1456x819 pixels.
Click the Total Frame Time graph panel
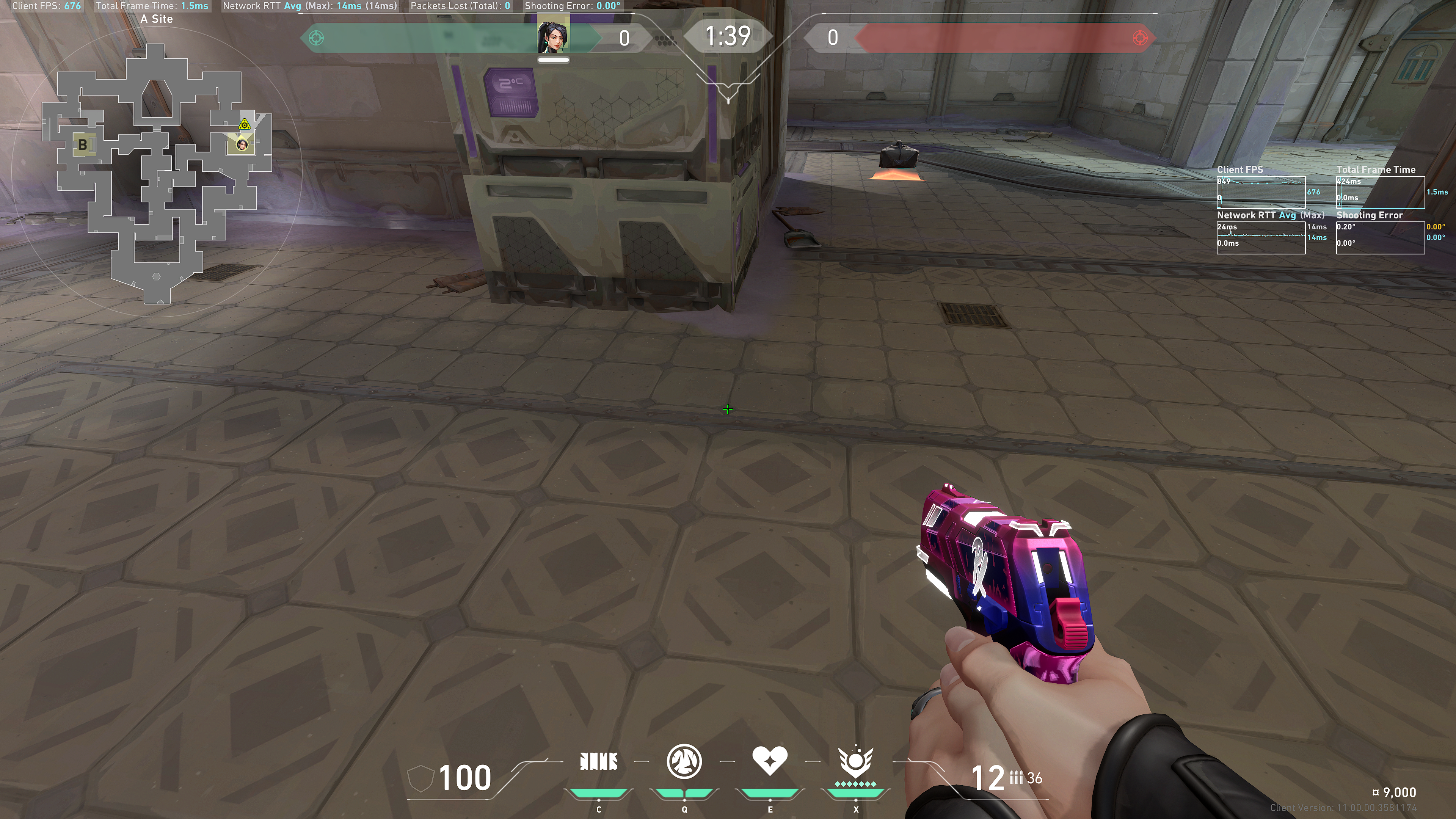(1380, 191)
